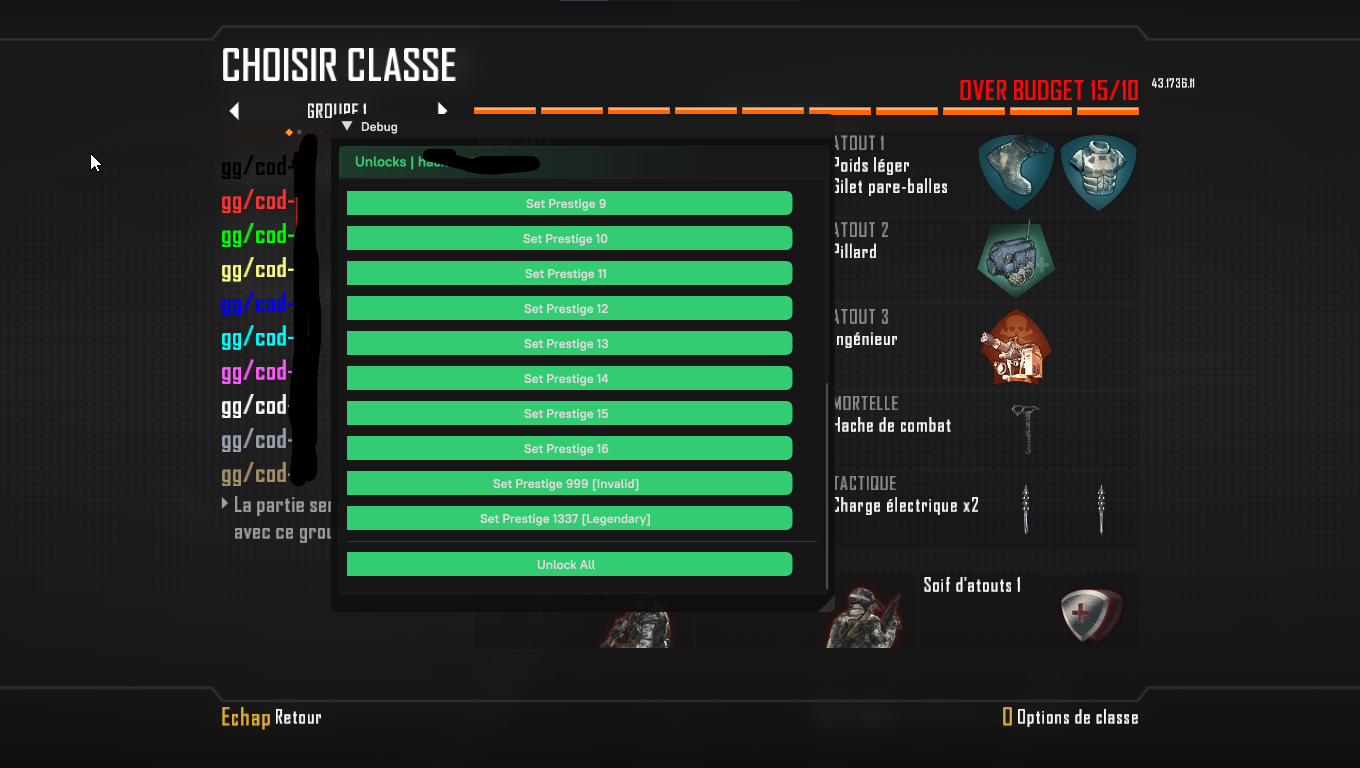The image size is (1360, 768).
Task: Select the Poids léger boot perk icon
Action: coord(1015,172)
